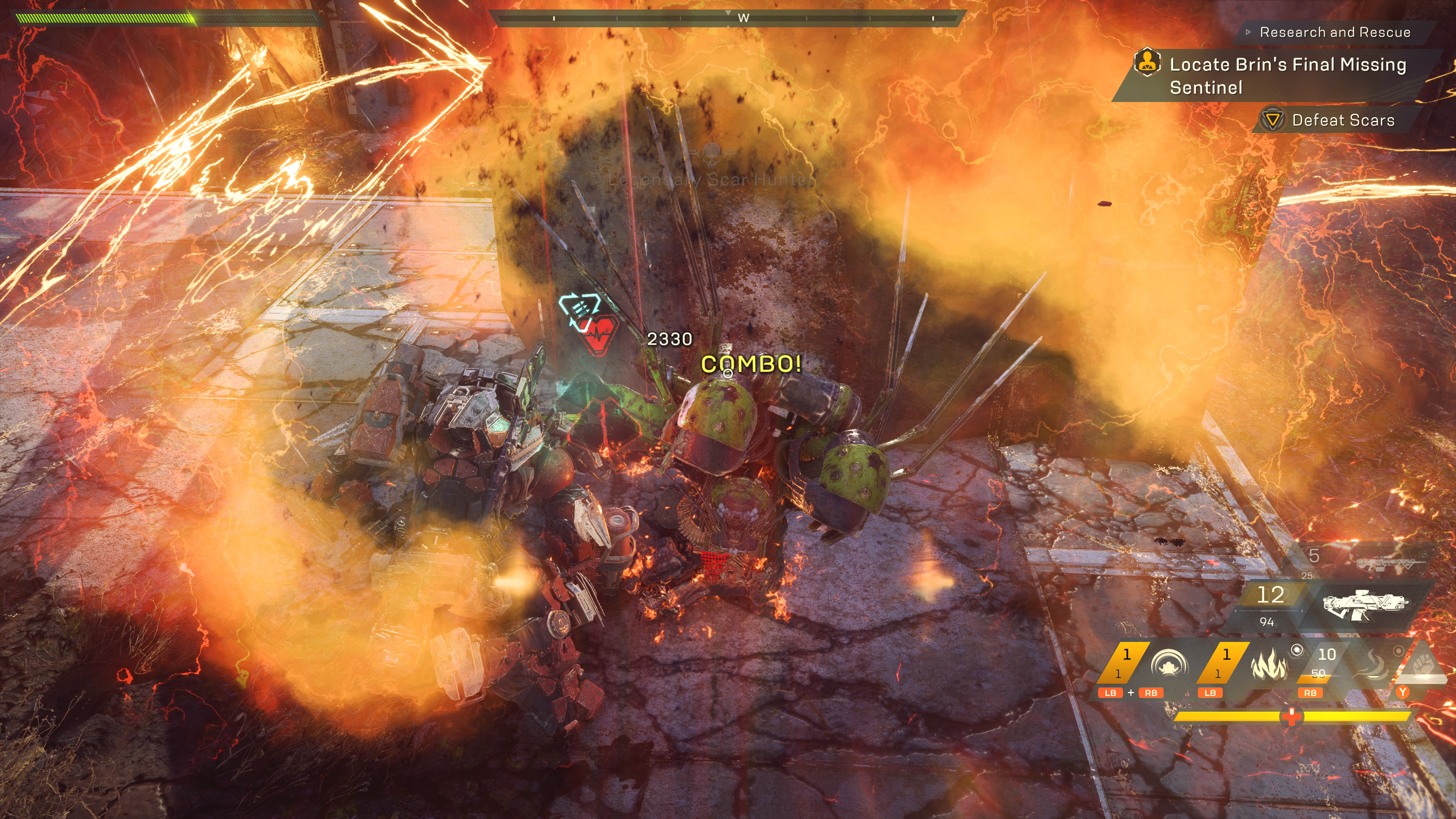The width and height of the screenshot is (1456, 819).
Task: Click the red cross health icon
Action: (x=1291, y=716)
